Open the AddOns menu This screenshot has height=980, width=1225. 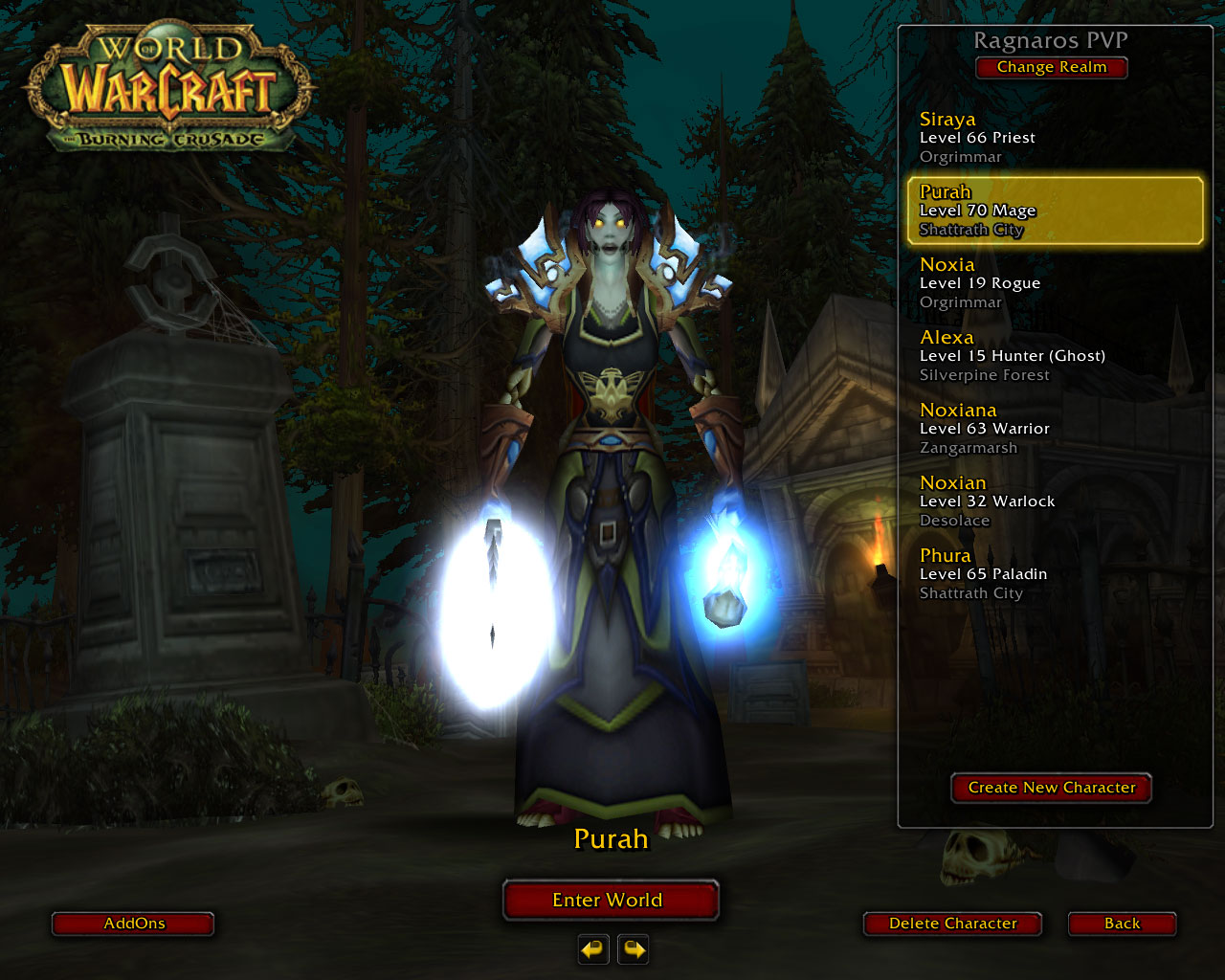(133, 924)
